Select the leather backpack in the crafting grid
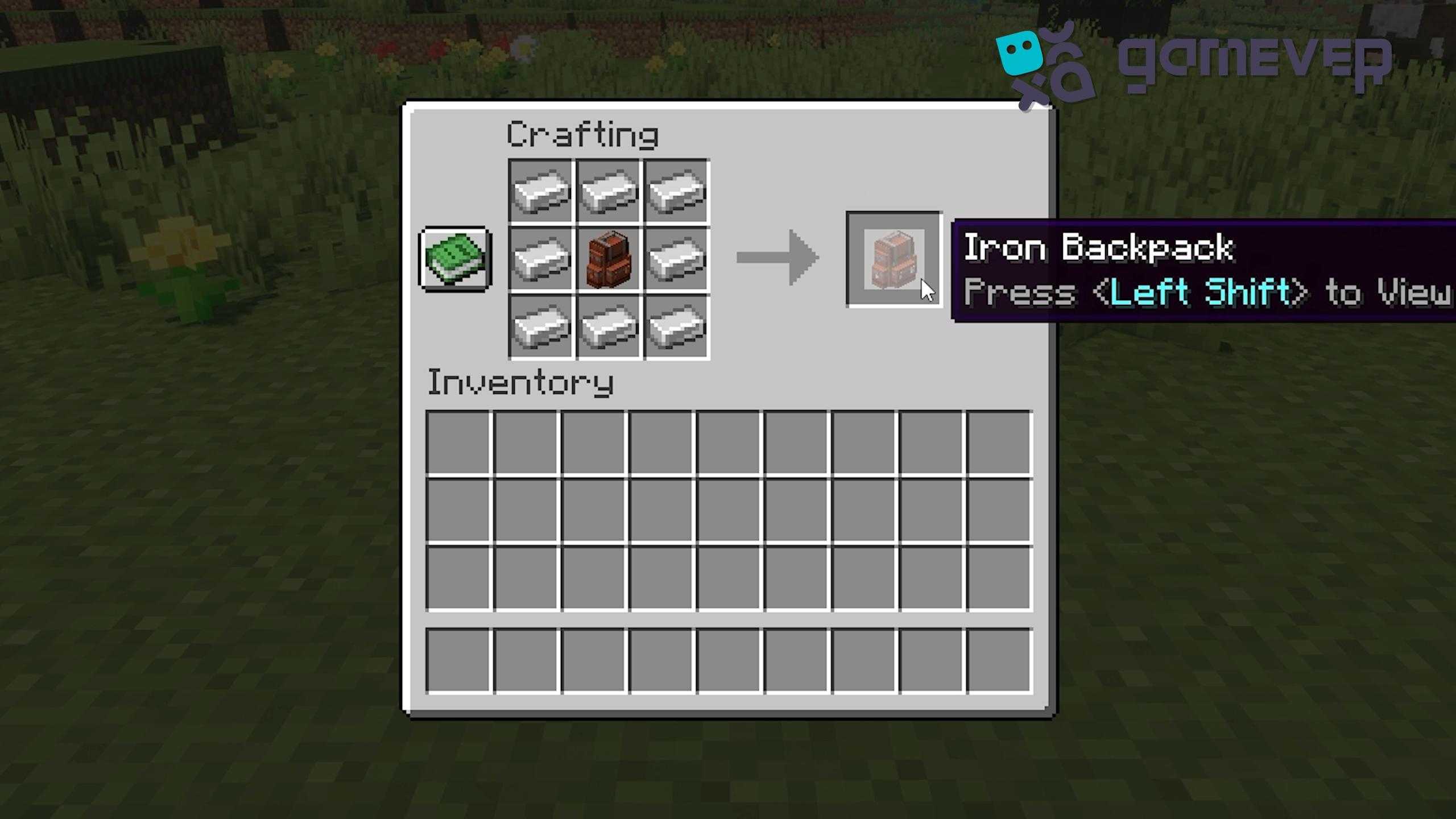1456x819 pixels. click(x=609, y=259)
